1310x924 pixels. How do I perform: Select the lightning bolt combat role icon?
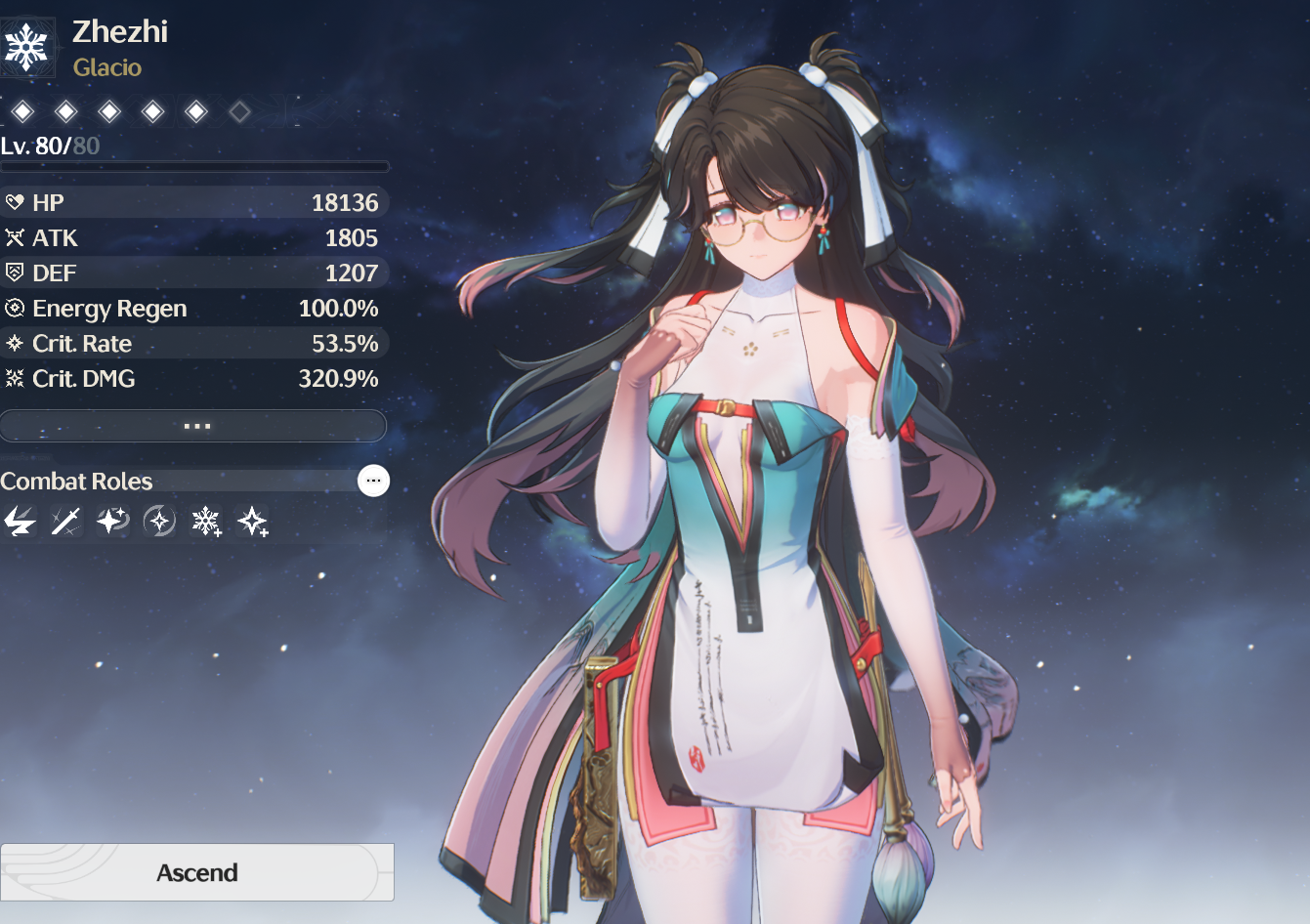click(20, 522)
